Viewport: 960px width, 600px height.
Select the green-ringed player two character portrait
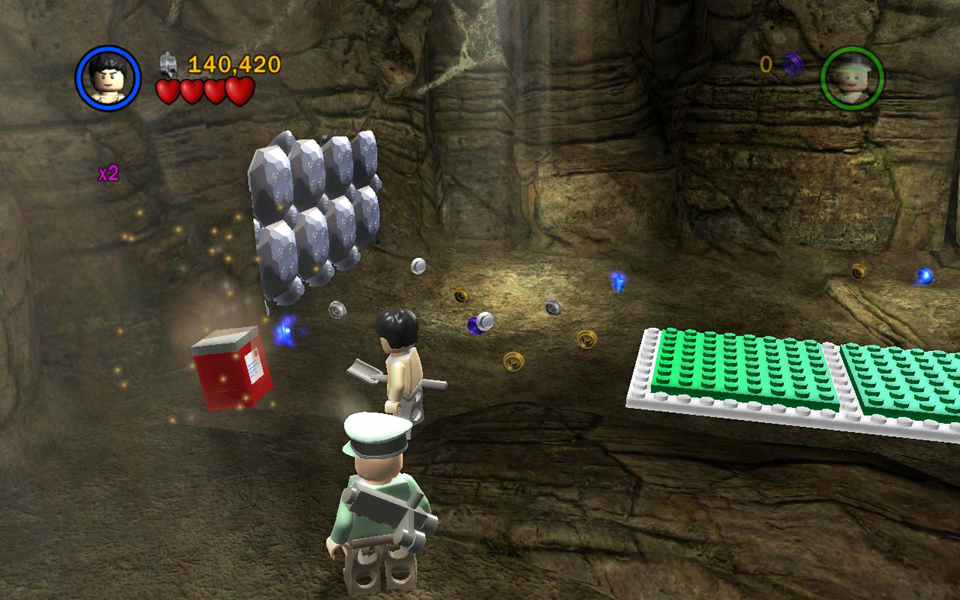click(x=852, y=79)
